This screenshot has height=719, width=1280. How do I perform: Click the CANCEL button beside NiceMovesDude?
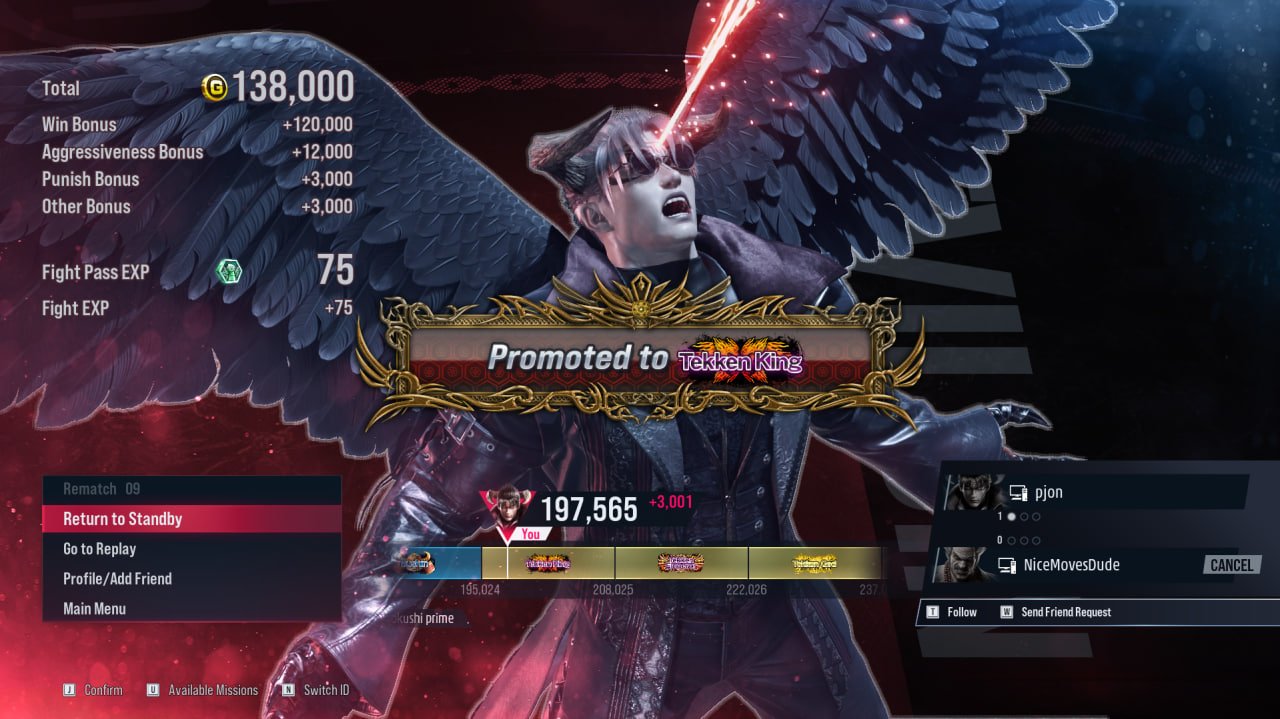point(1231,565)
